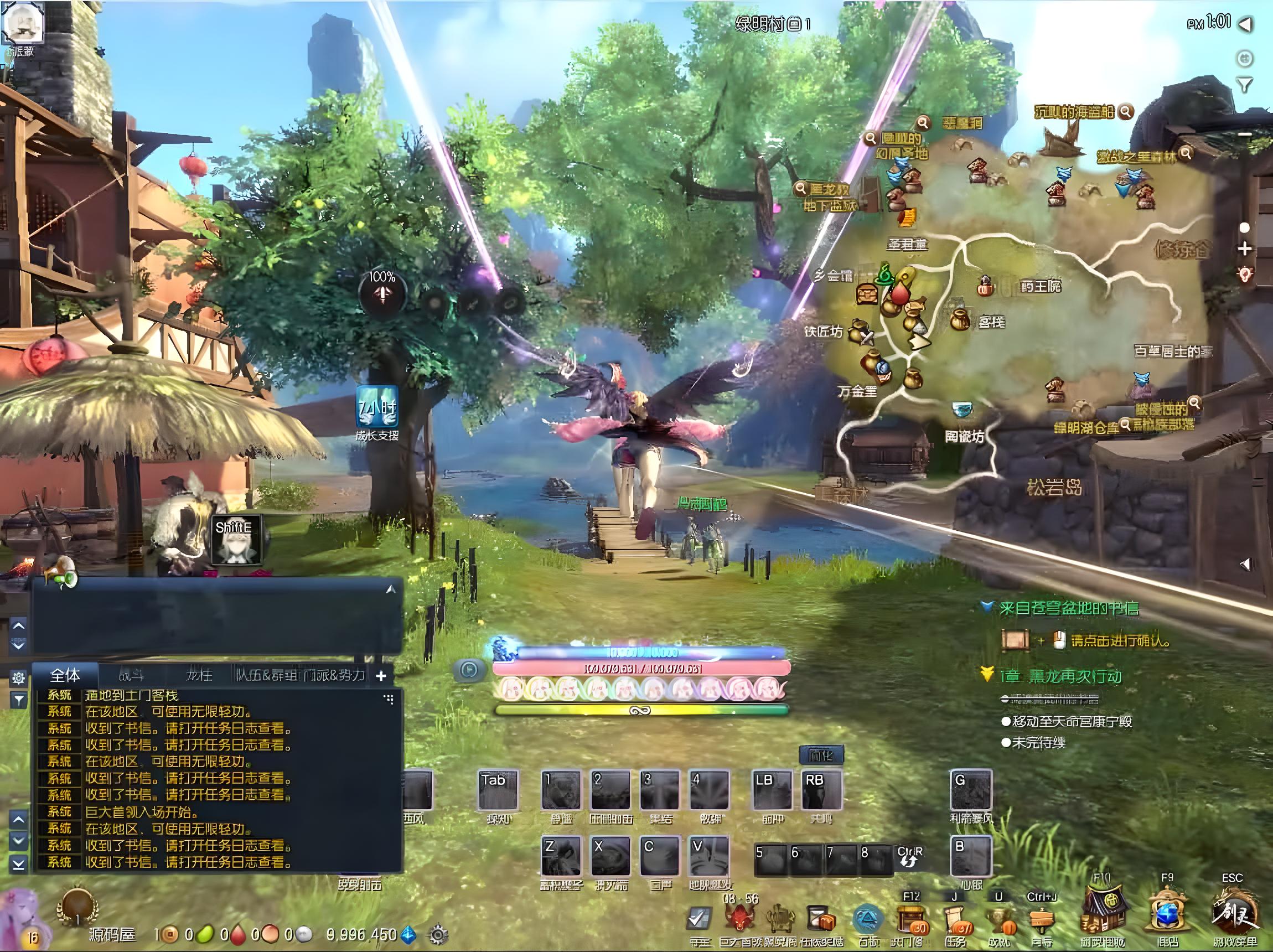1273x952 pixels.
Task: Open the 来自苍穹盆地的书信 quest entry
Action: click(x=1068, y=608)
